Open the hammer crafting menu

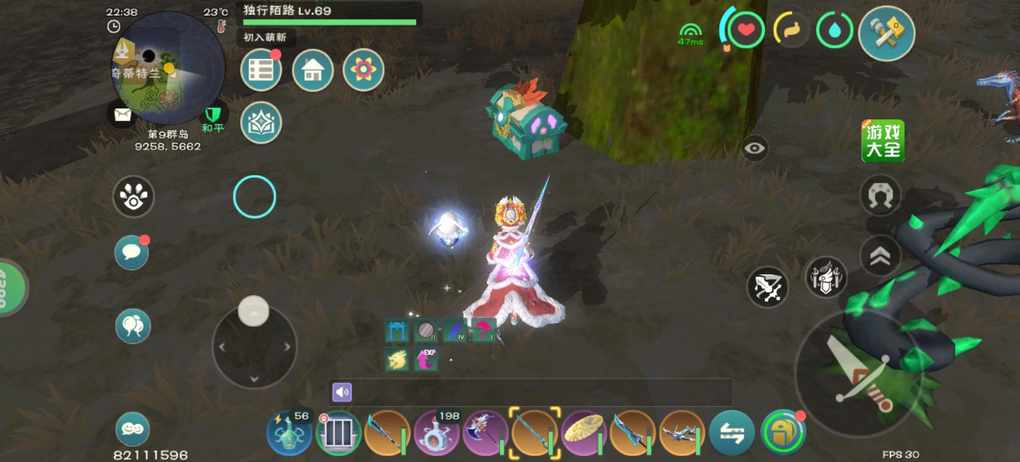click(x=886, y=33)
